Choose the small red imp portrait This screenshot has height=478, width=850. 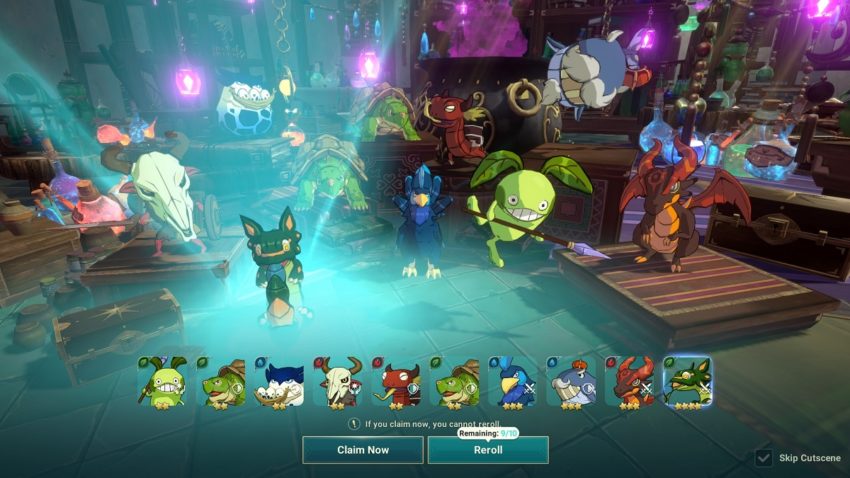tap(396, 381)
